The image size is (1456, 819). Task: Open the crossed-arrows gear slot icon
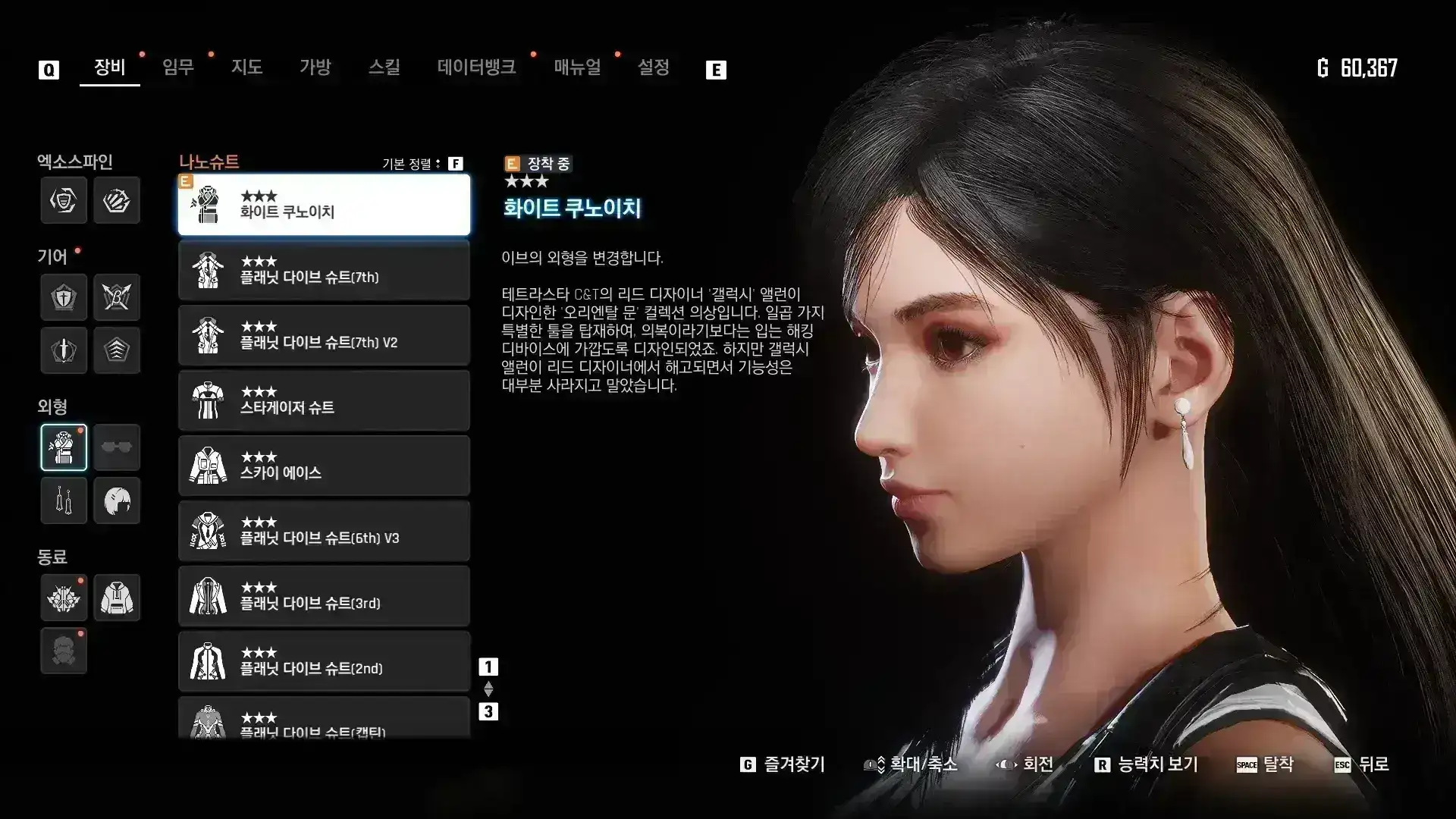pos(117,297)
